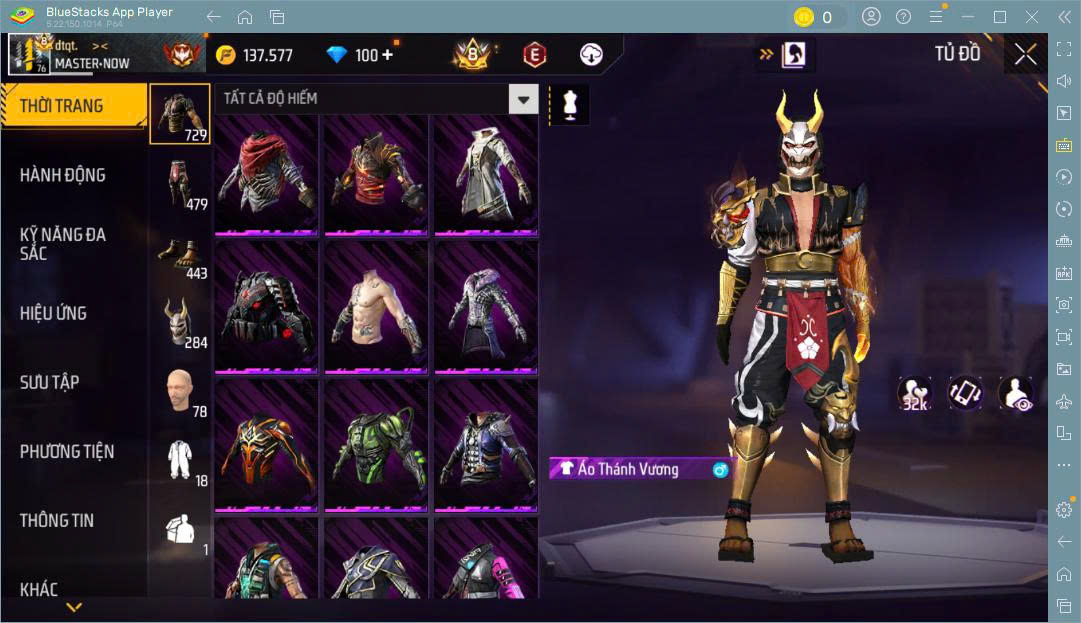Click the mannequin preview icon
Screen dimensions: 1081x623
[x=570, y=105]
